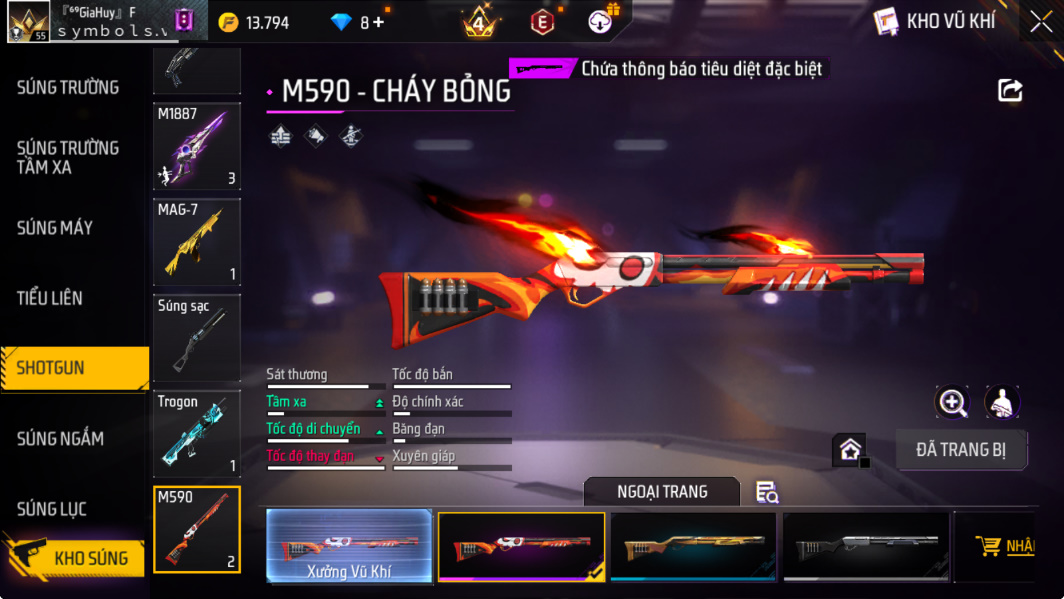Open the Súng Ngắm category
The width and height of the screenshot is (1064, 599).
(60, 438)
